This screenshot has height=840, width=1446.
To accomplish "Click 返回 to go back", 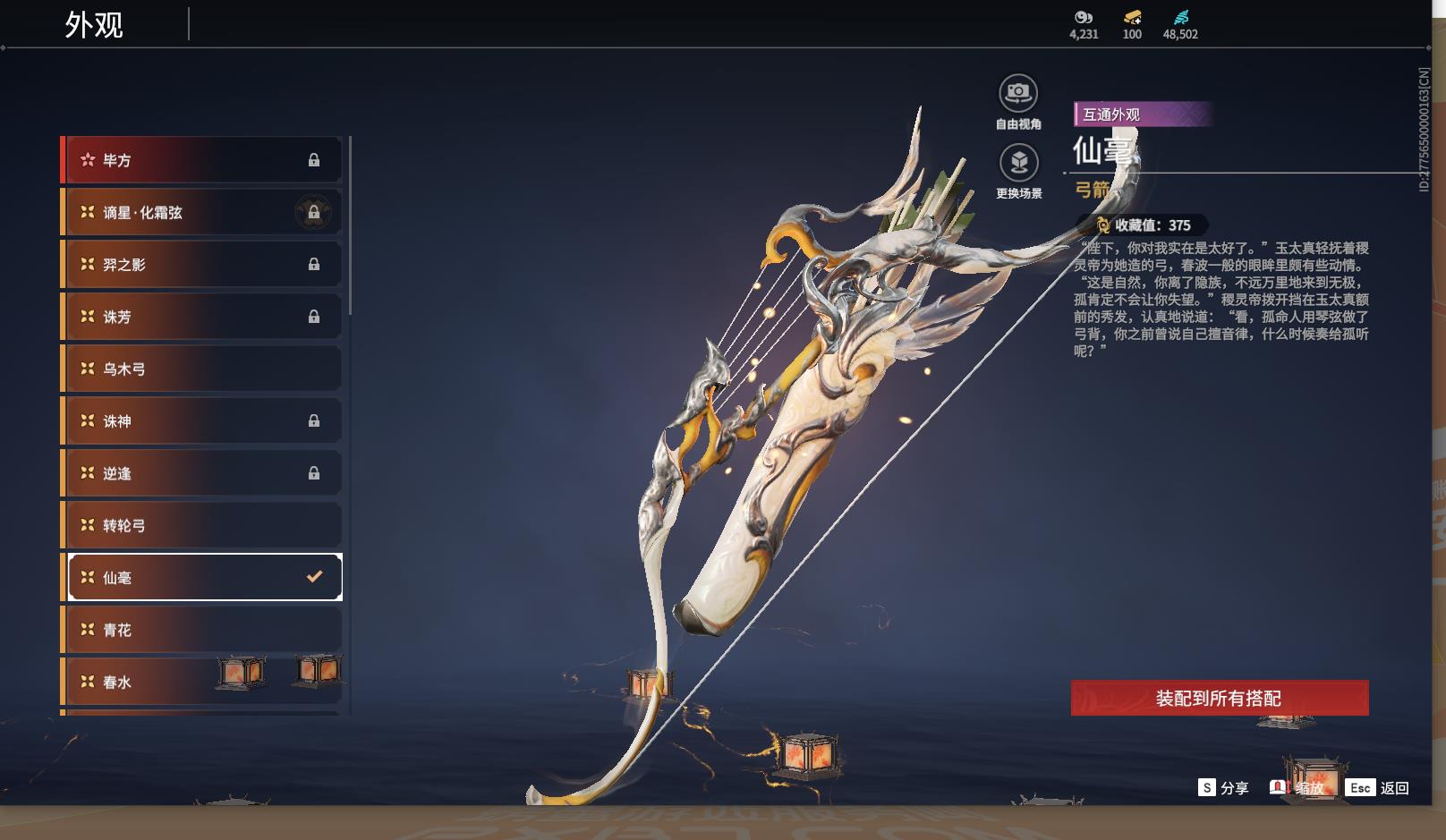I will (x=1378, y=787).
